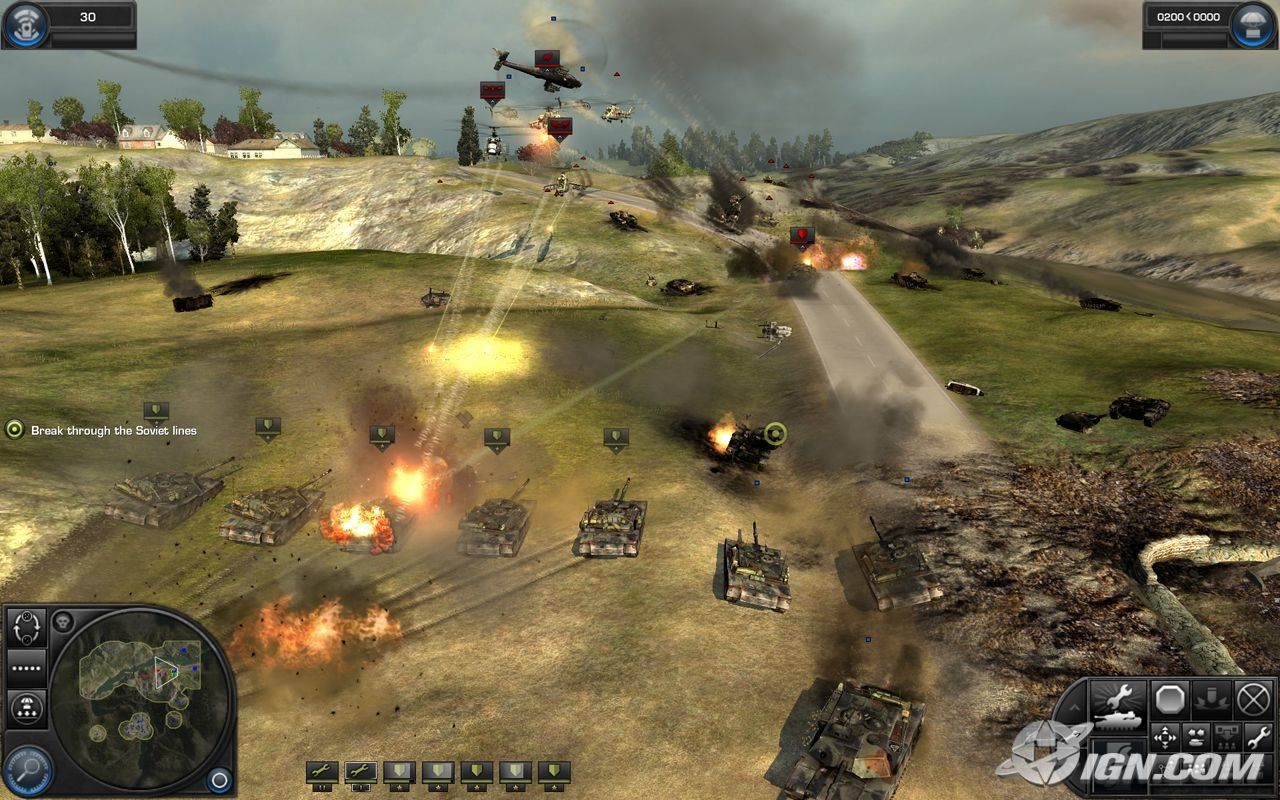Click the parachute drop zone icon

1251,24
